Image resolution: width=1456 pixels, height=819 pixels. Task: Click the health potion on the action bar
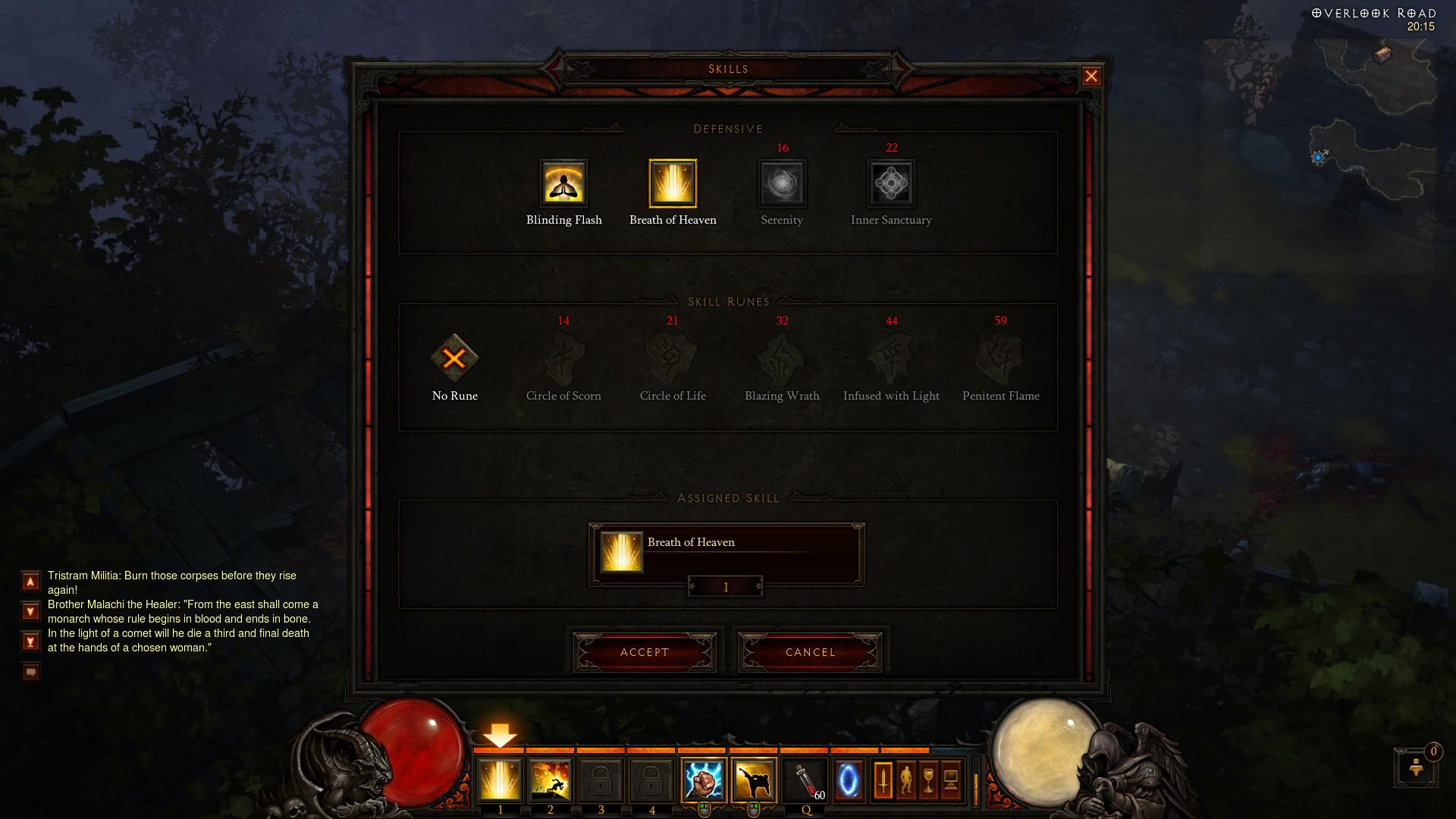pyautogui.click(x=805, y=780)
